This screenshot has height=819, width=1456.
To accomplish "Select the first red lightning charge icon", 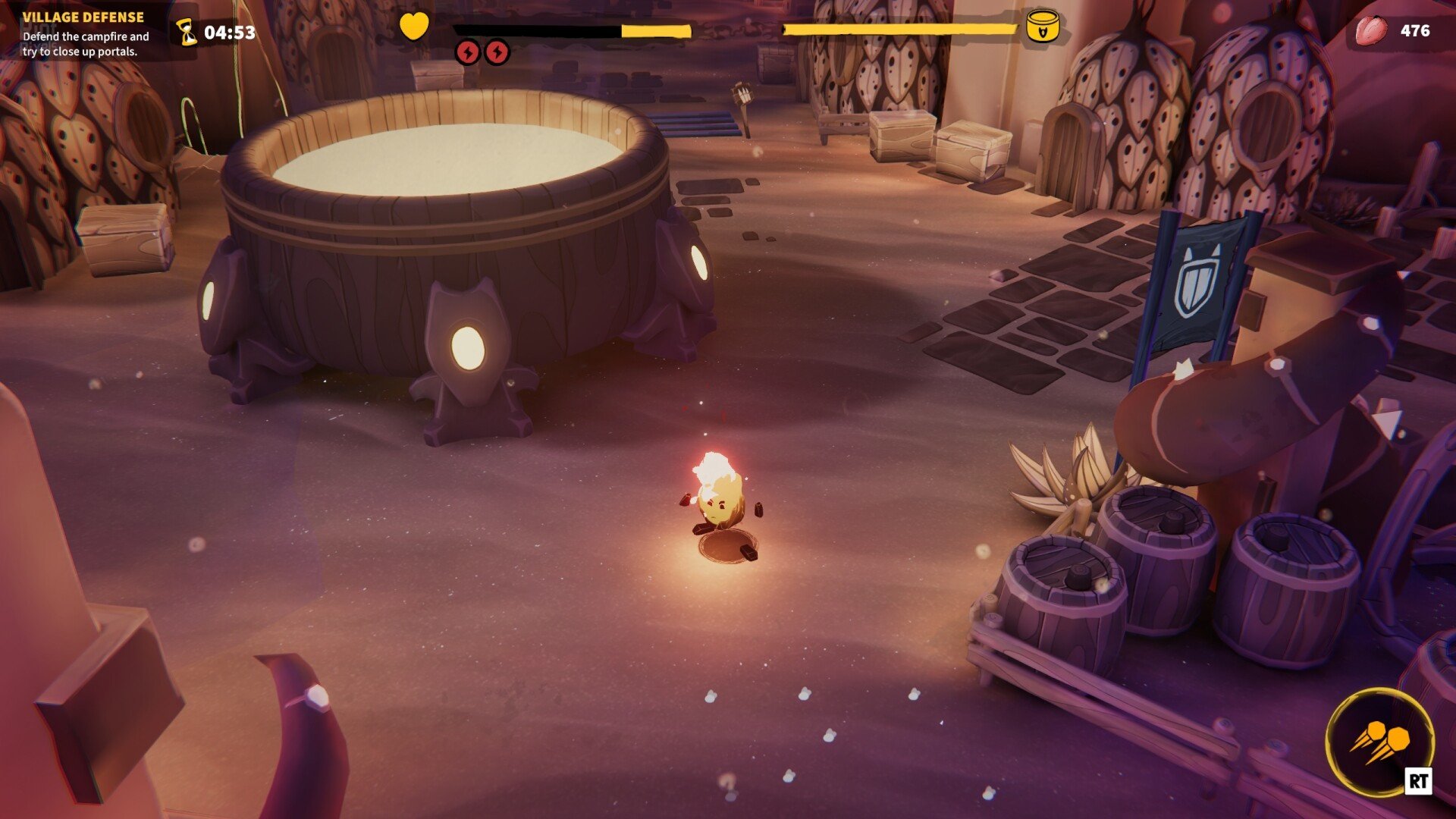I will (468, 52).
